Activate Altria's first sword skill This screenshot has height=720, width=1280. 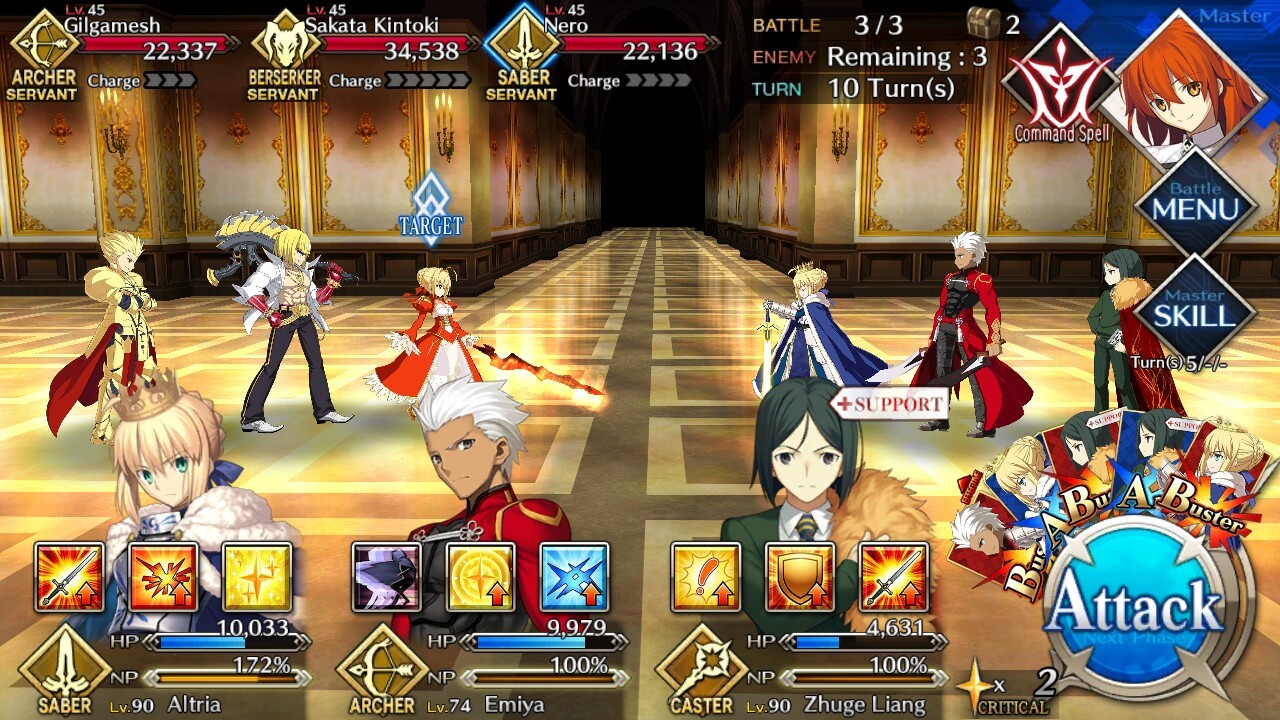click(69, 577)
